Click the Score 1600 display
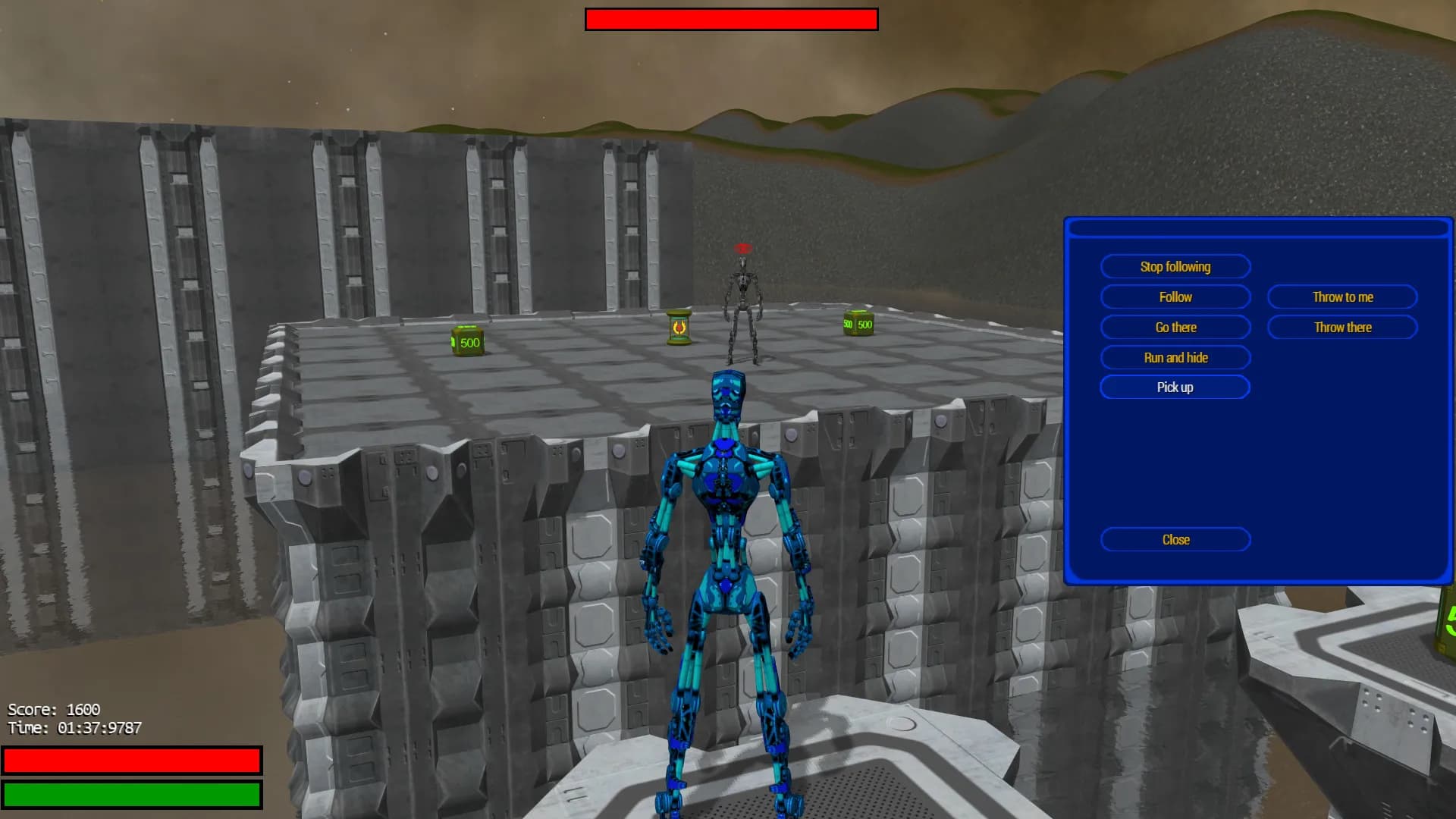Screen dimensions: 1456x819 point(53,709)
